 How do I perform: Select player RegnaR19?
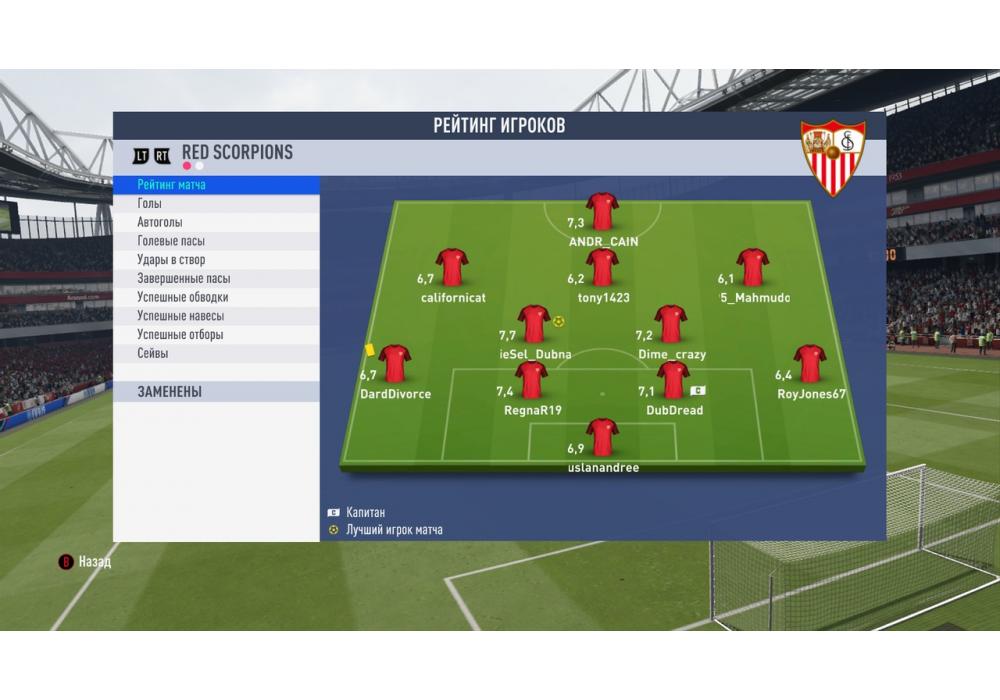click(x=532, y=381)
